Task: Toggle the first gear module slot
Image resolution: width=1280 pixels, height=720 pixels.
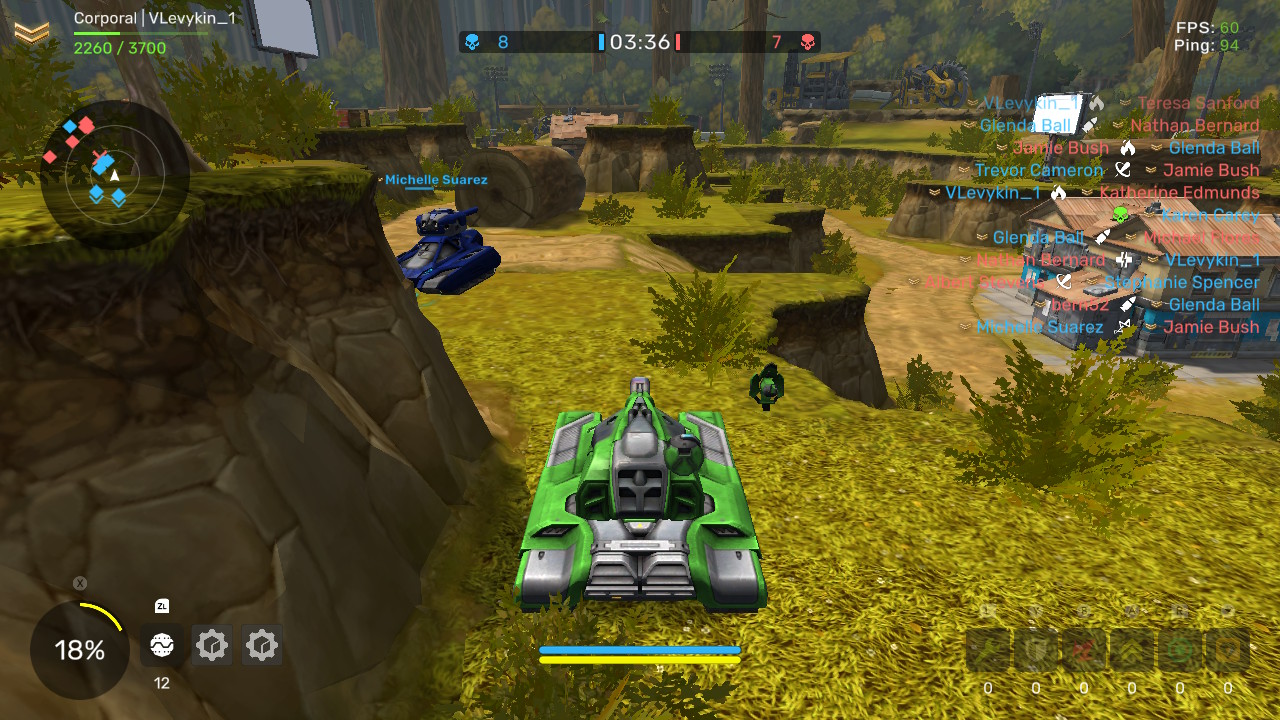Action: 212,646
